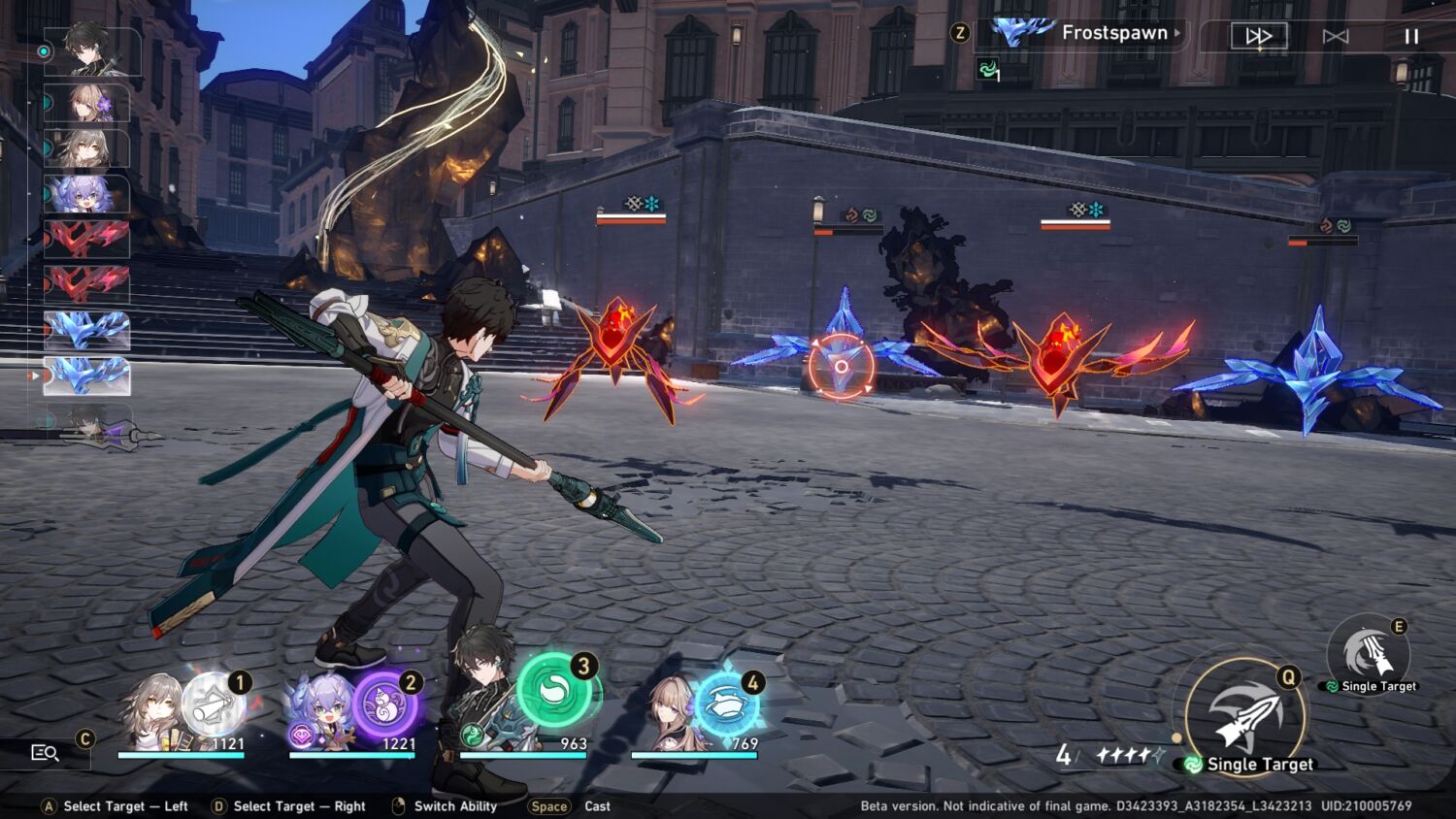The image size is (1456, 819).
Task: Toggle the double-speed battle button
Action: [1258, 36]
